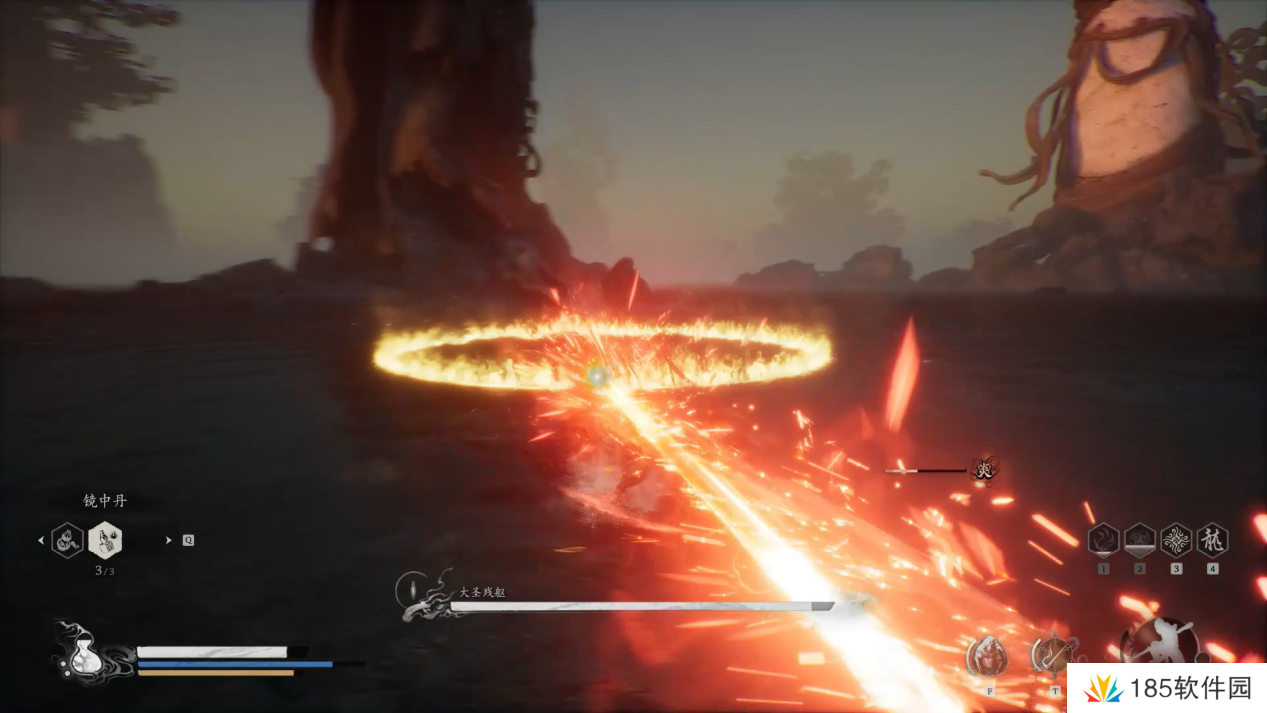The image size is (1267, 713).
Task: Click the 炎 fire status icon
Action: pos(985,468)
